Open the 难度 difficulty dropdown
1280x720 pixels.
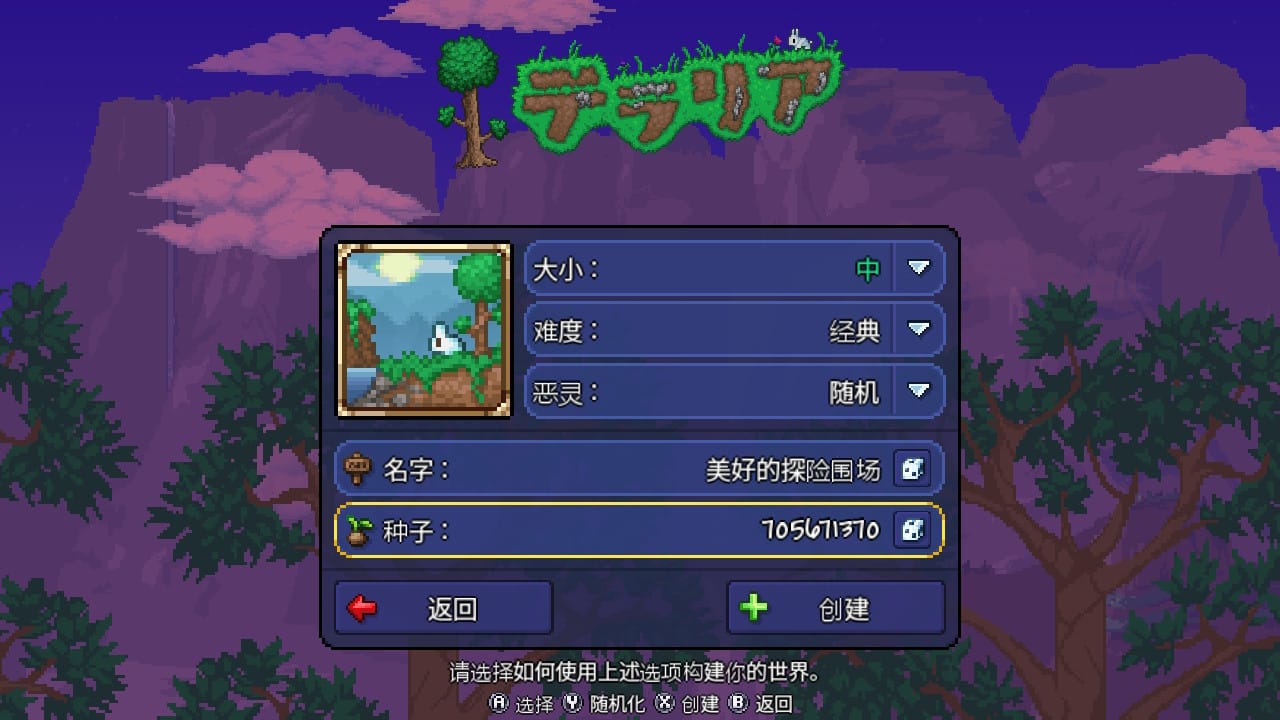[919, 329]
